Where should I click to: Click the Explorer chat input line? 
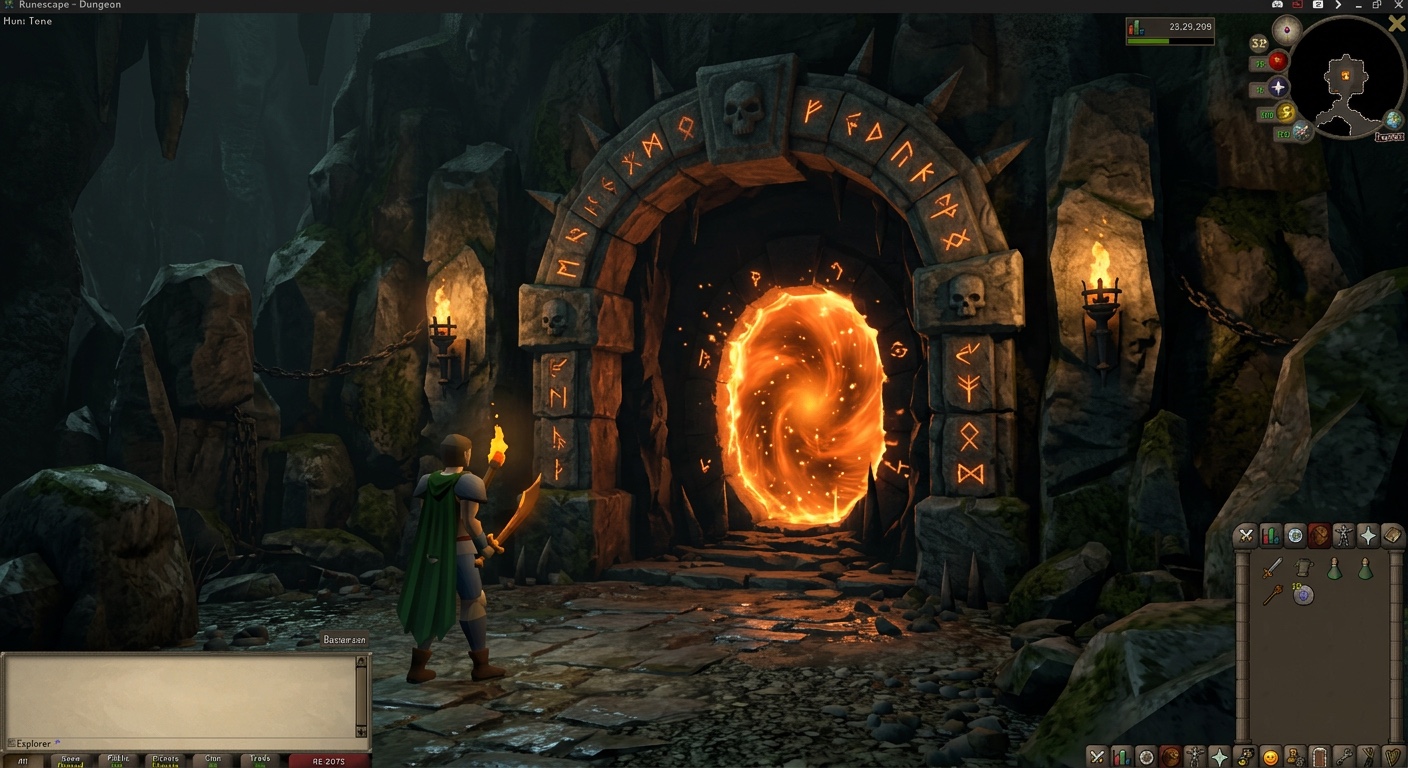point(180,743)
